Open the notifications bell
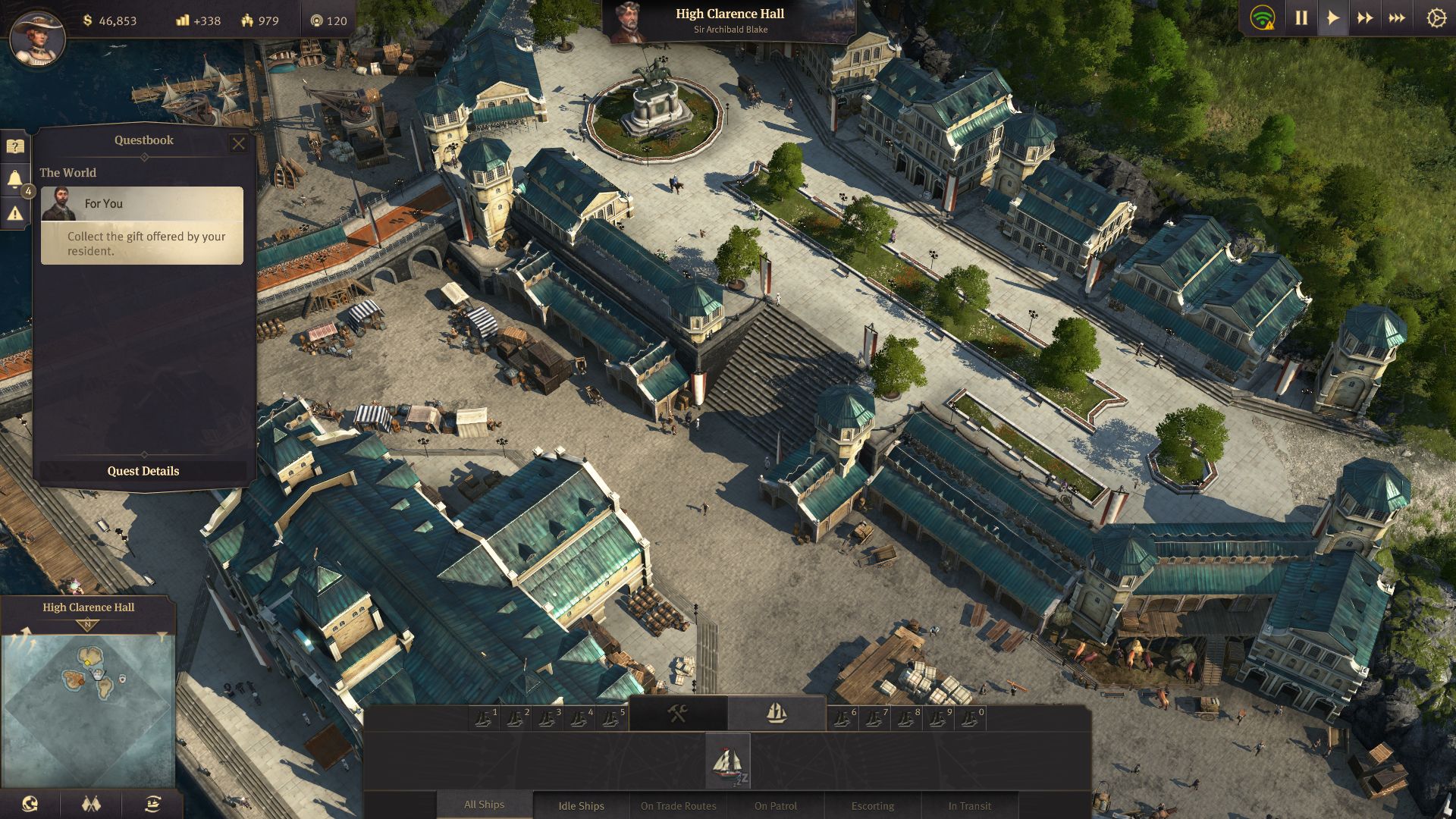 click(15, 179)
